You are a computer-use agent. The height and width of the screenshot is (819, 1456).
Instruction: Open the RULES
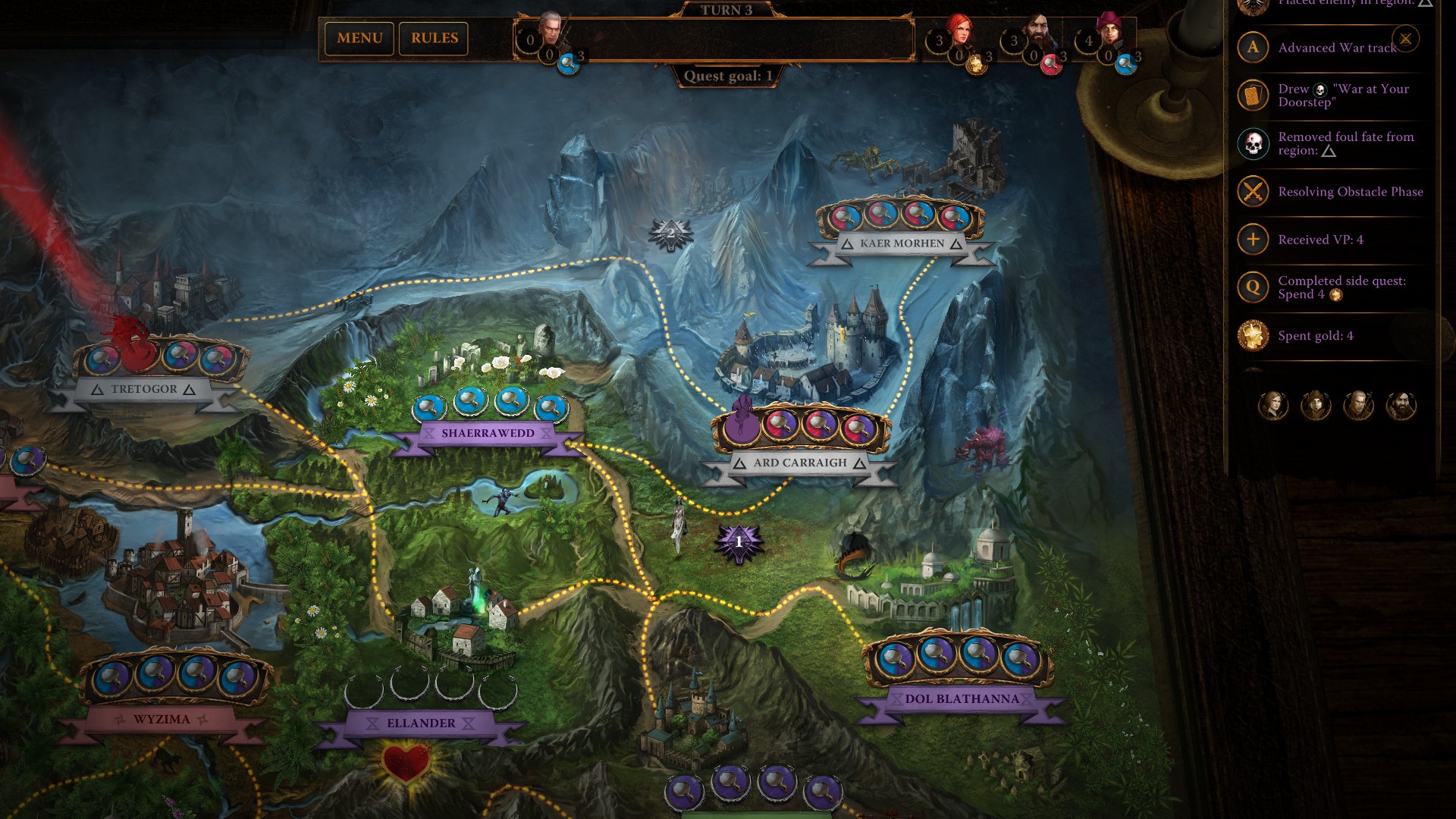point(433,38)
